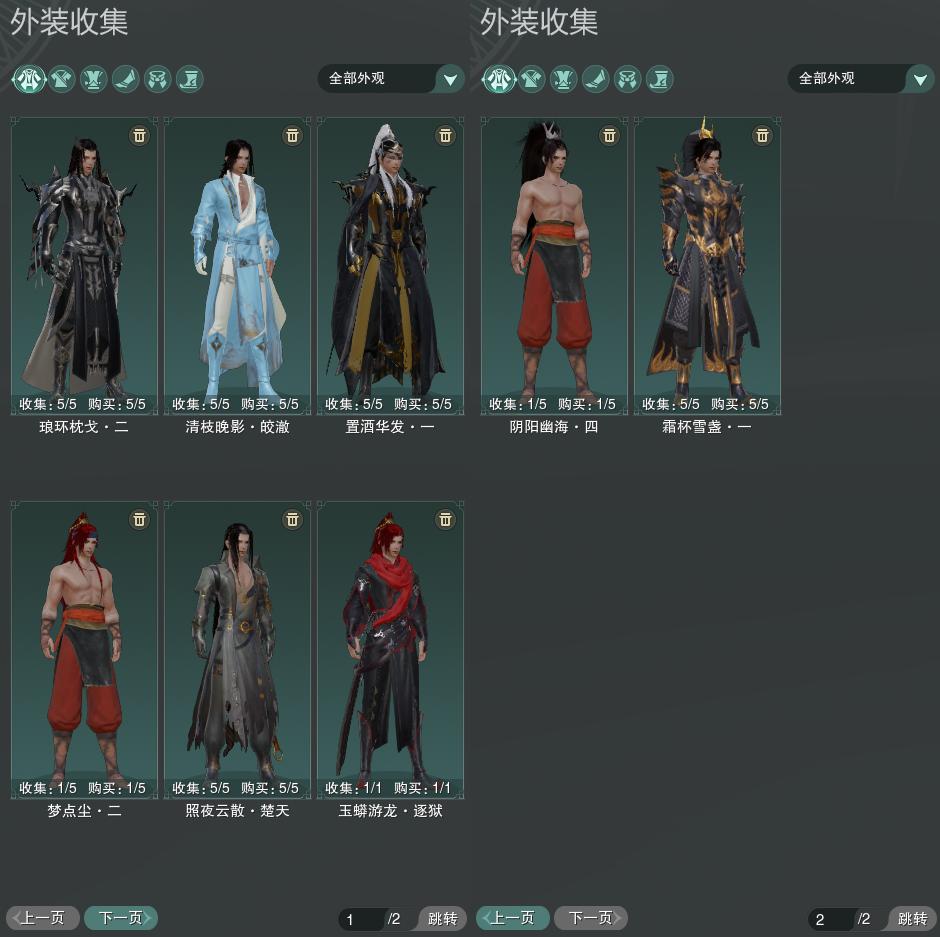This screenshot has width=940, height=937.
Task: Click the teal highlighted 下一页 button
Action: 120,917
